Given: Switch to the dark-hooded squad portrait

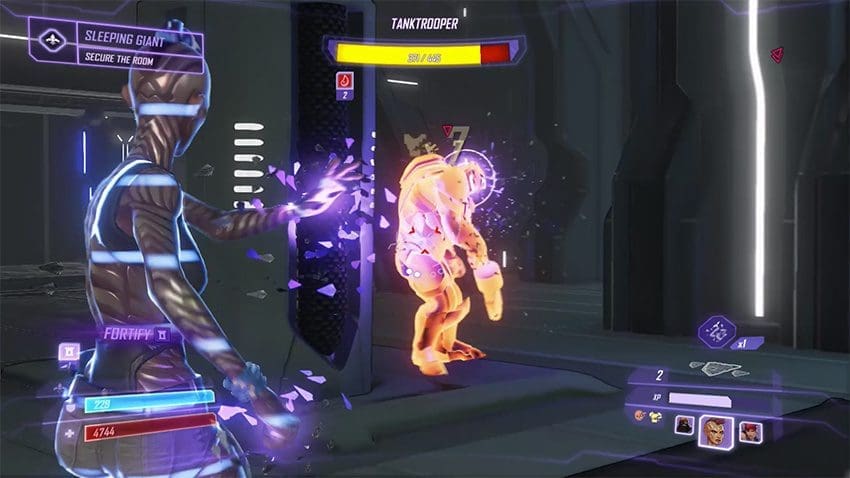Looking at the screenshot, I should coord(684,426).
